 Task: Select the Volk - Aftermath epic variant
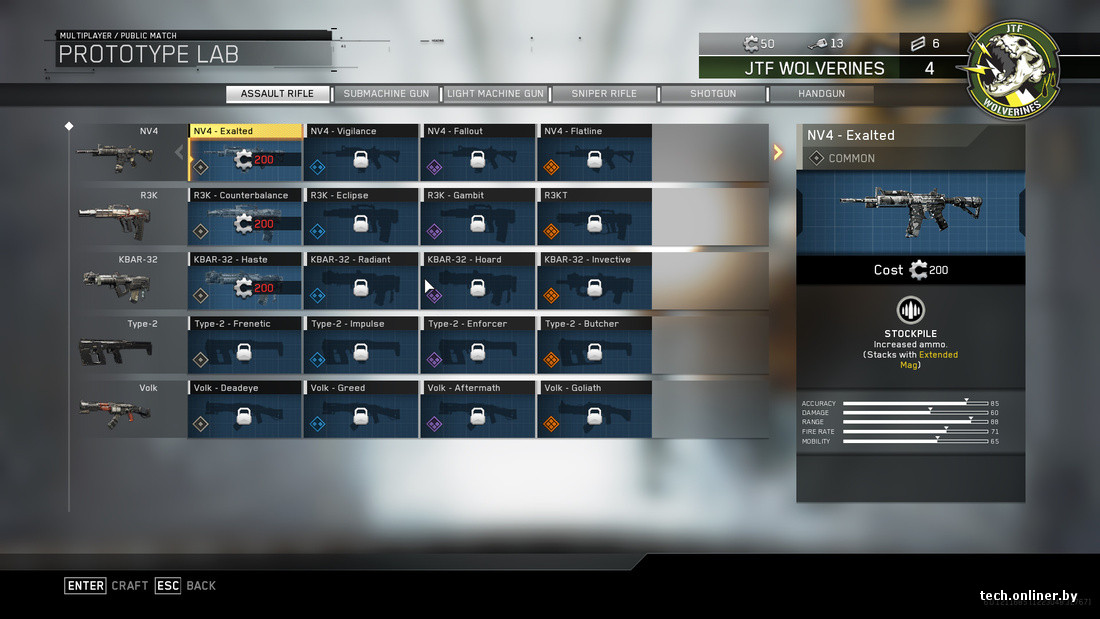478,409
